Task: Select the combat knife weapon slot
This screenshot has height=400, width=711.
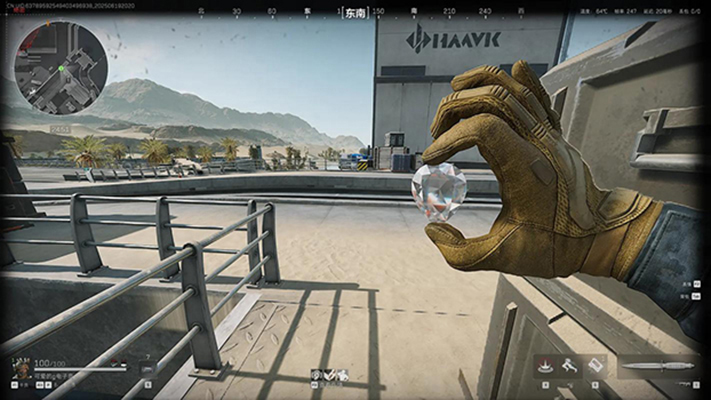Action: coord(657,366)
